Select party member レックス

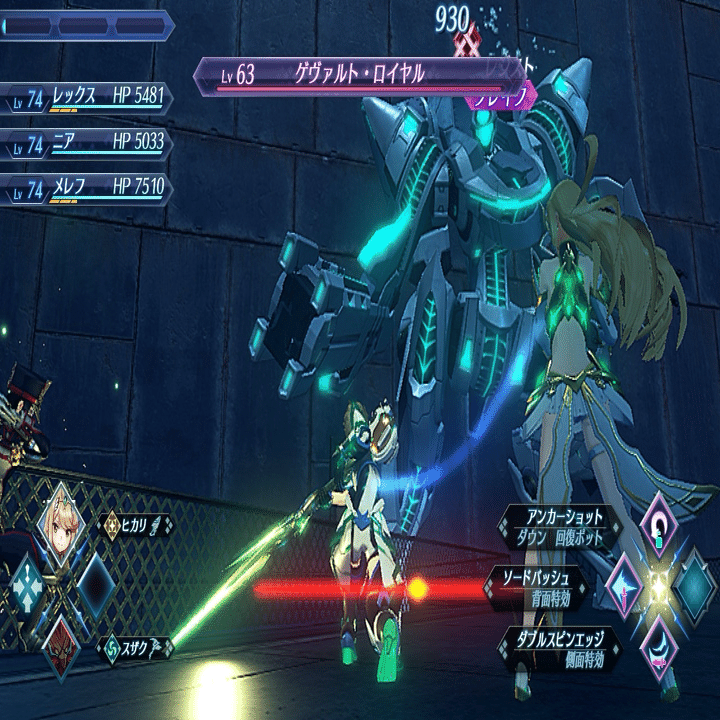pos(88,99)
